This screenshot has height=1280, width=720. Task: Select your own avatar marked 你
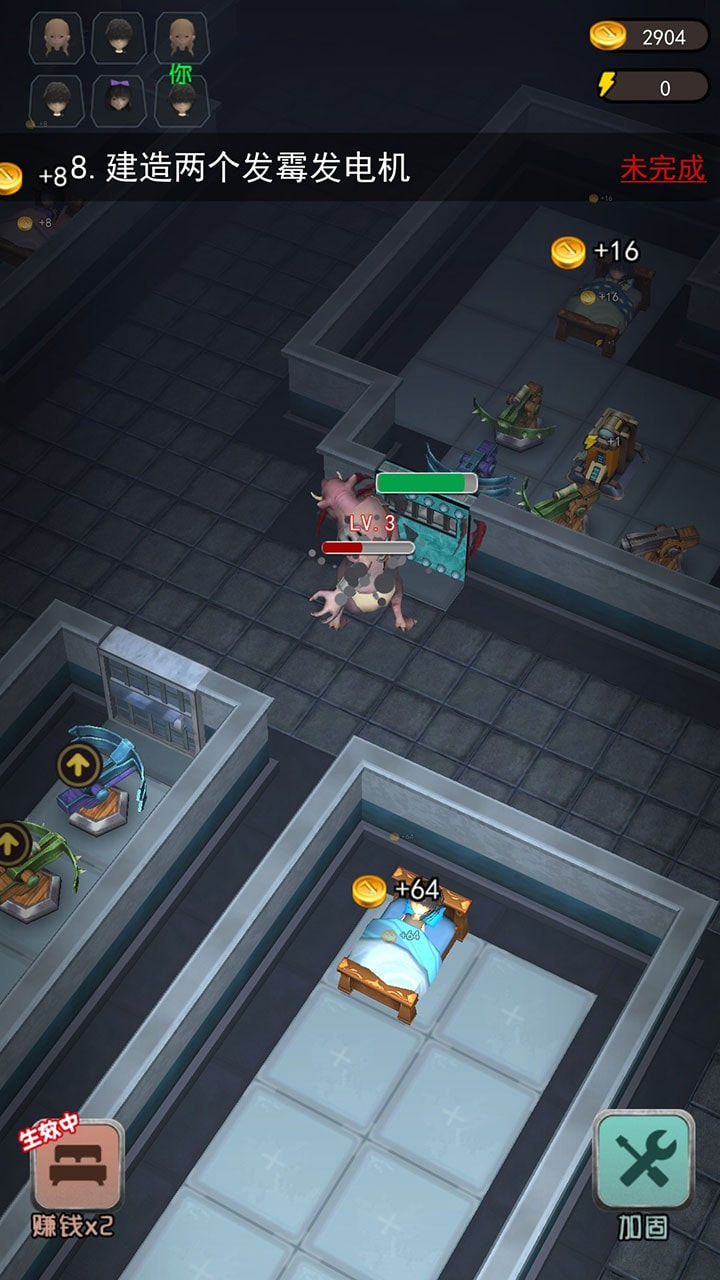[181, 100]
